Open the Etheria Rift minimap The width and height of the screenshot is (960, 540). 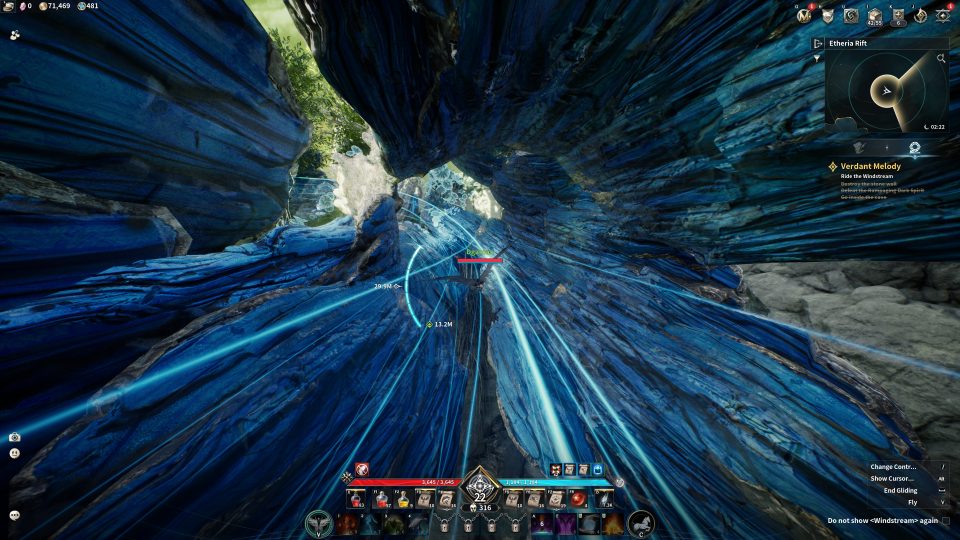(x=880, y=93)
